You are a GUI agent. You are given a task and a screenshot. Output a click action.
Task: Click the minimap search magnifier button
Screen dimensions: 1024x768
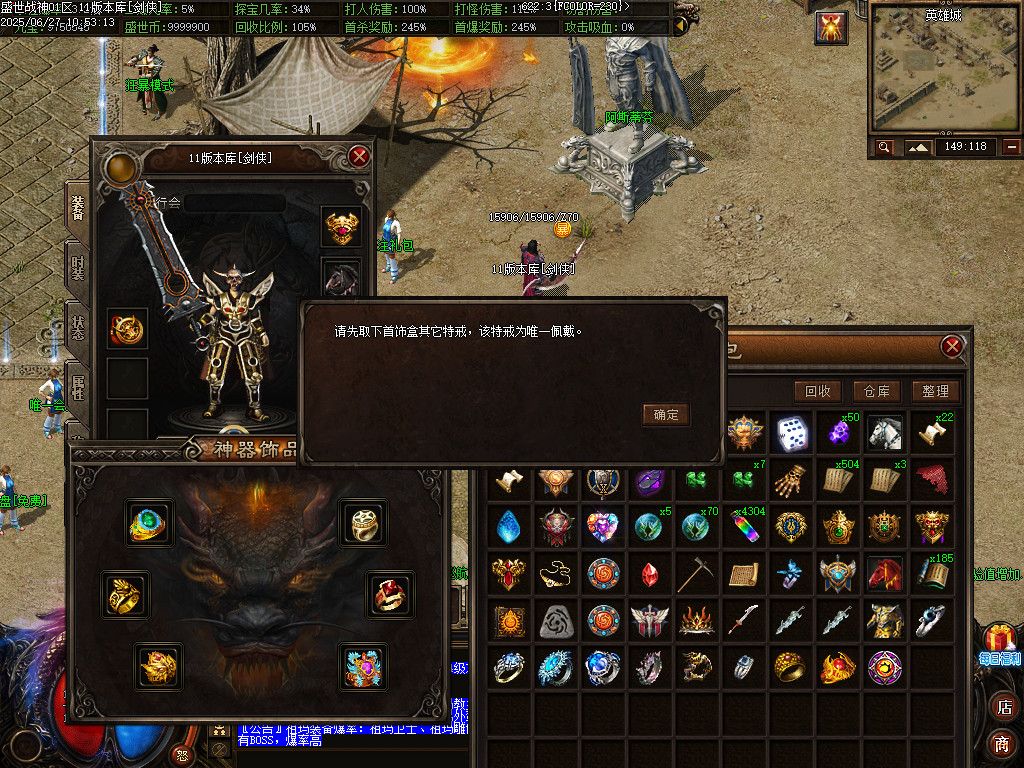coord(884,147)
